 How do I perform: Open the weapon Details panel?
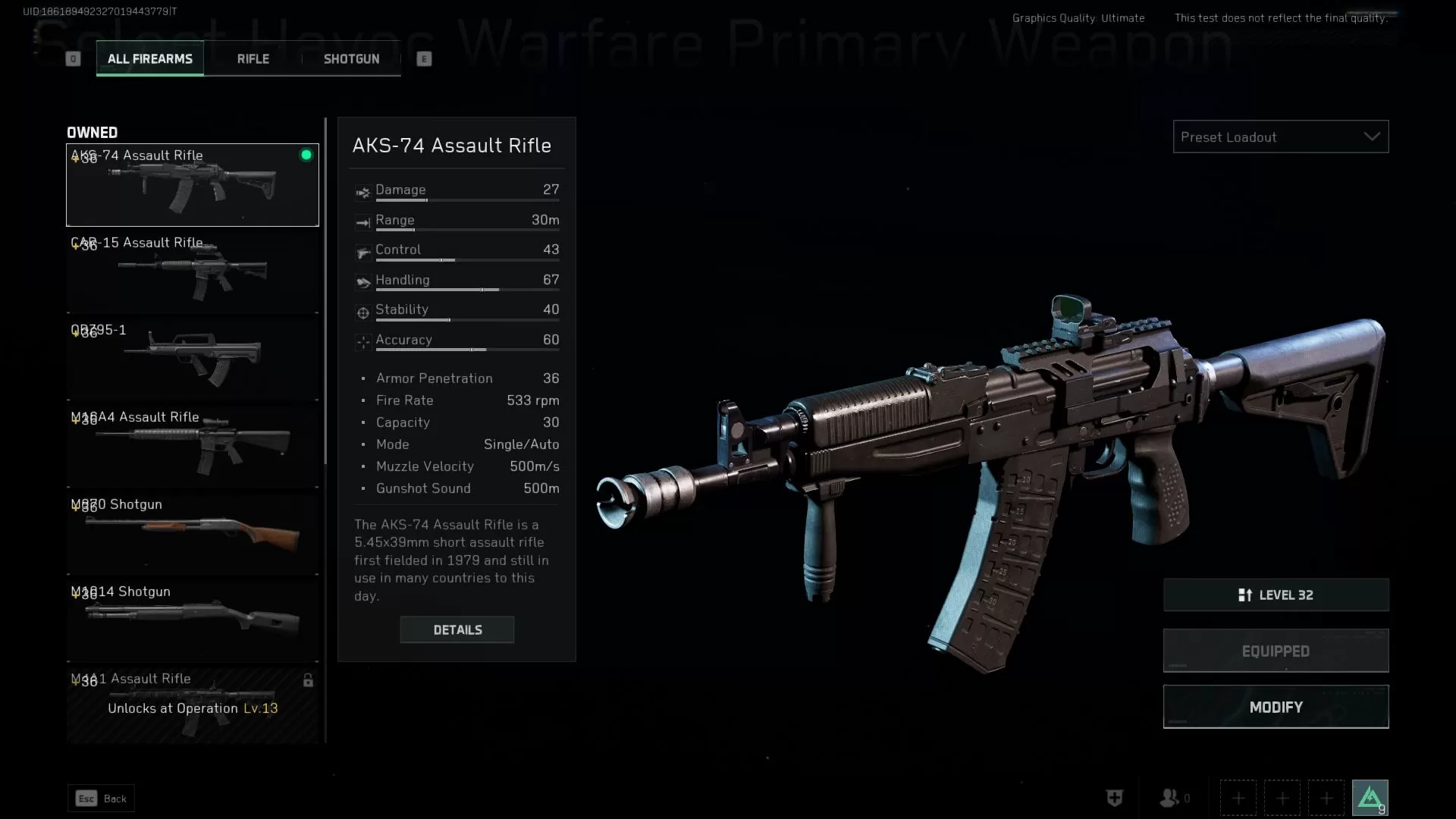click(457, 630)
